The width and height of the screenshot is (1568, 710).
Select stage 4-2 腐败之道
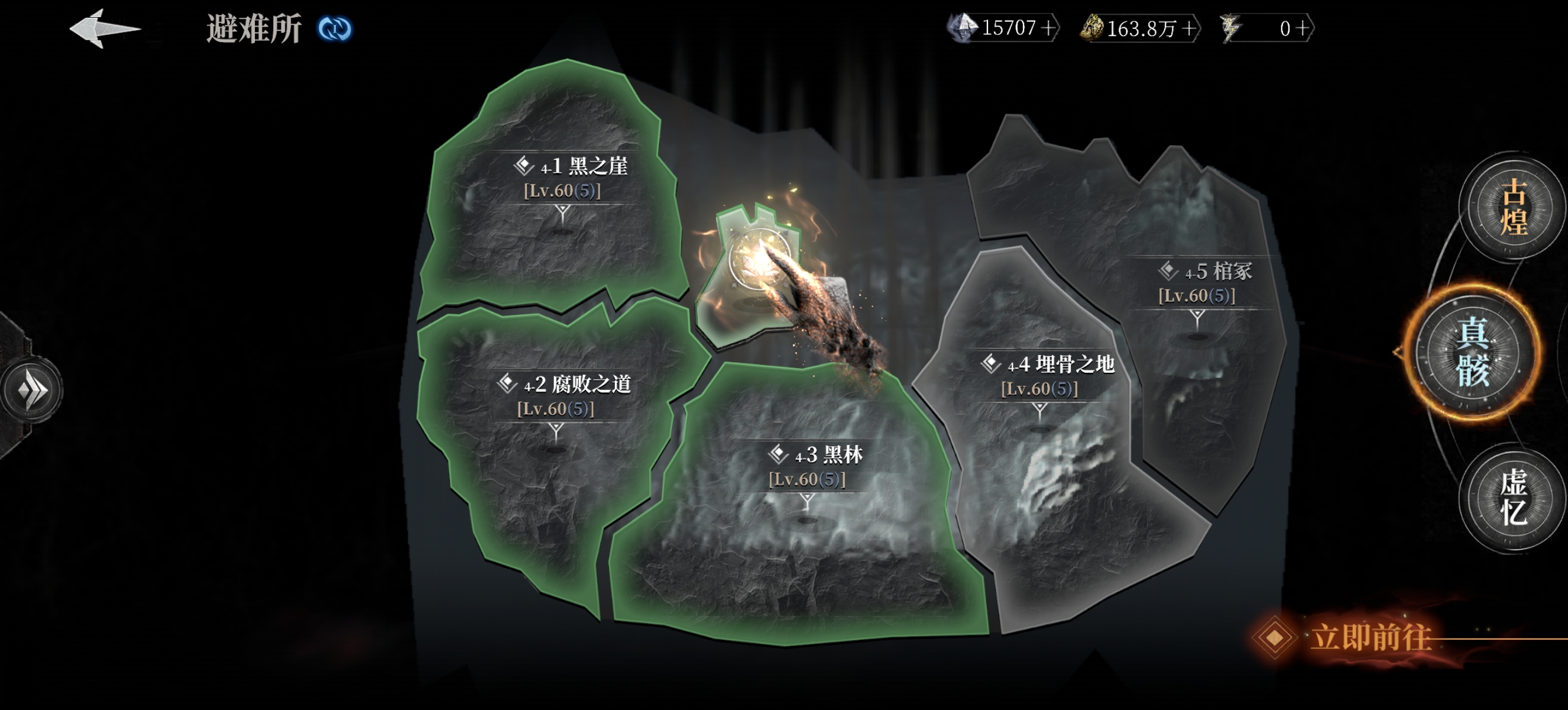click(563, 395)
